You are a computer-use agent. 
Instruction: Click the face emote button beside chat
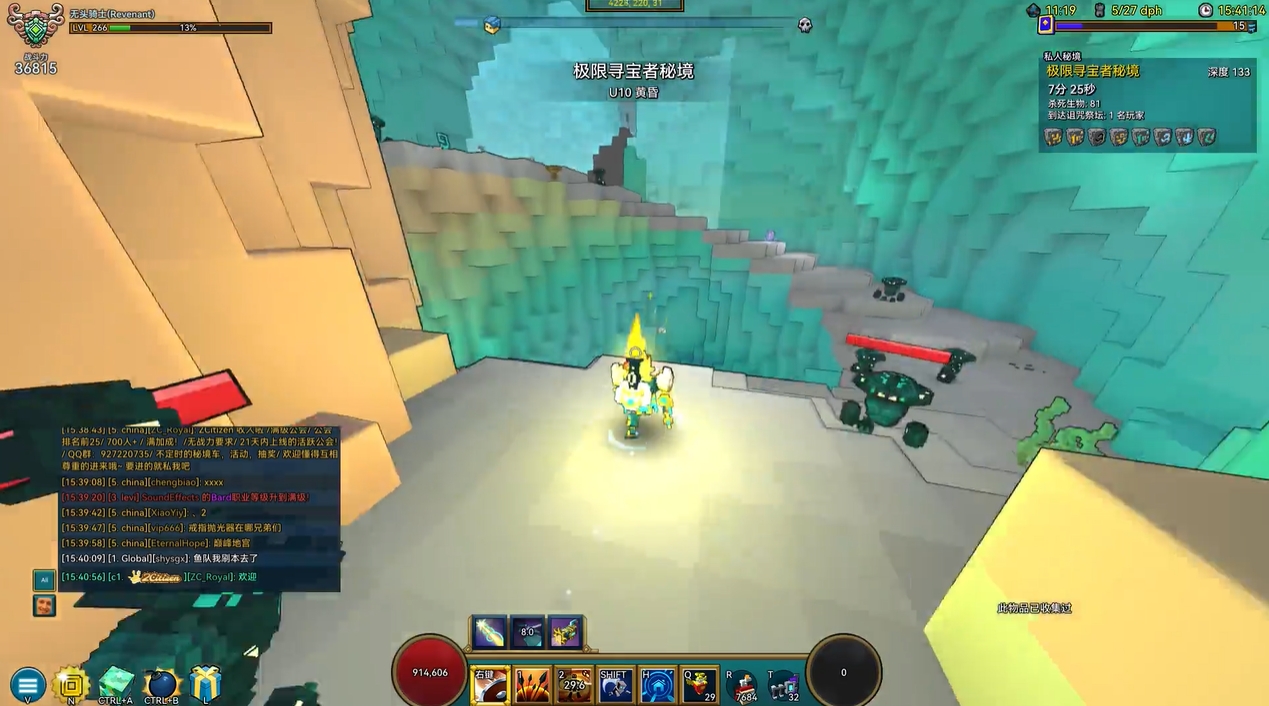pyautogui.click(x=43, y=605)
